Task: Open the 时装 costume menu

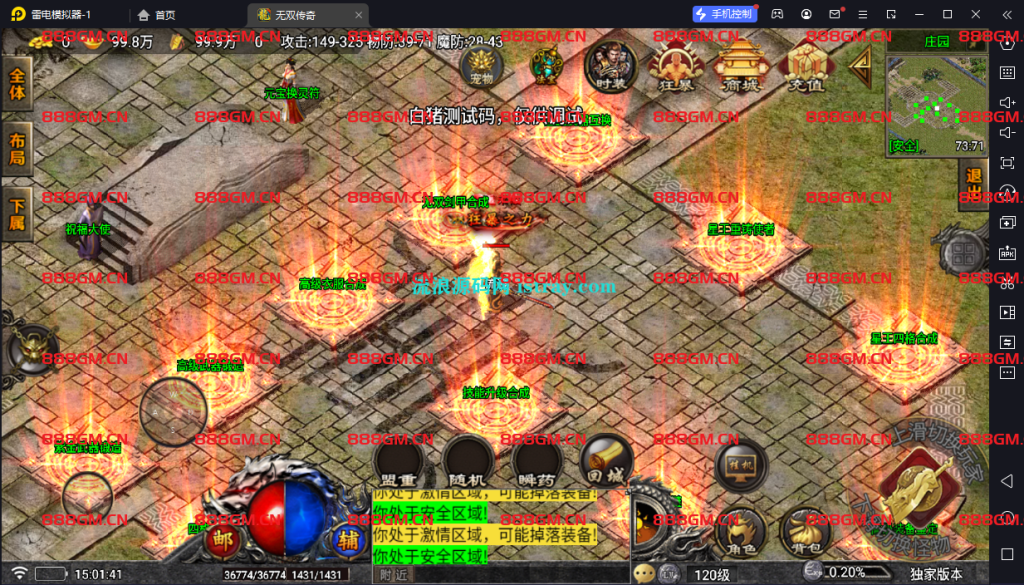Action: point(610,66)
